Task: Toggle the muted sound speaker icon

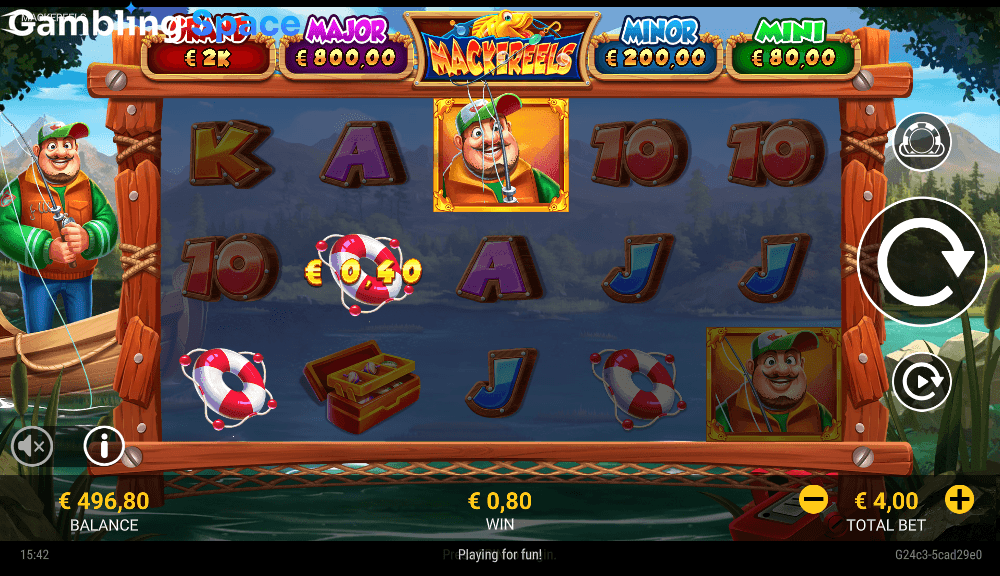Action: (33, 447)
